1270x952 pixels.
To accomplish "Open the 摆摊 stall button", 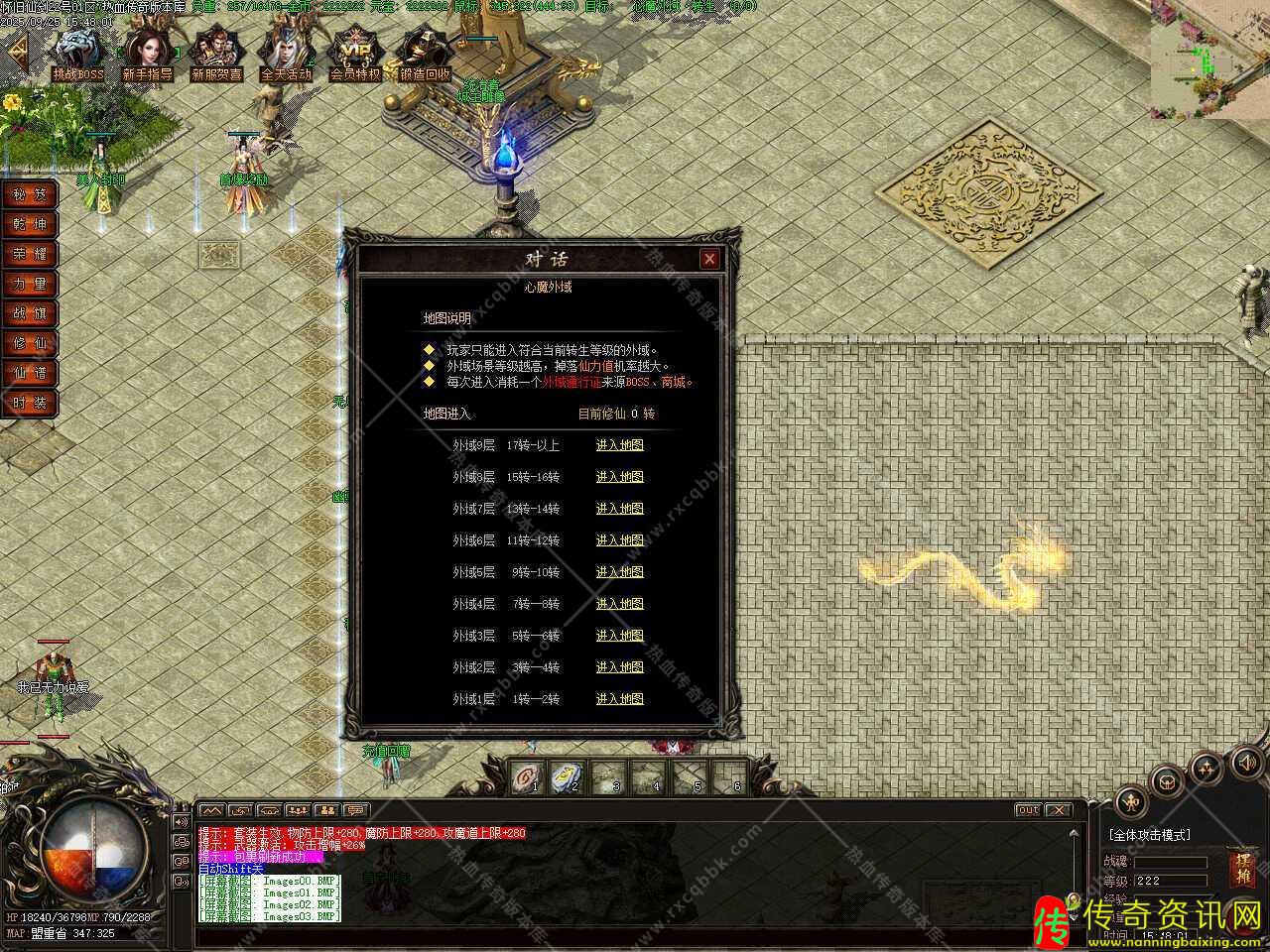I will tap(1243, 868).
